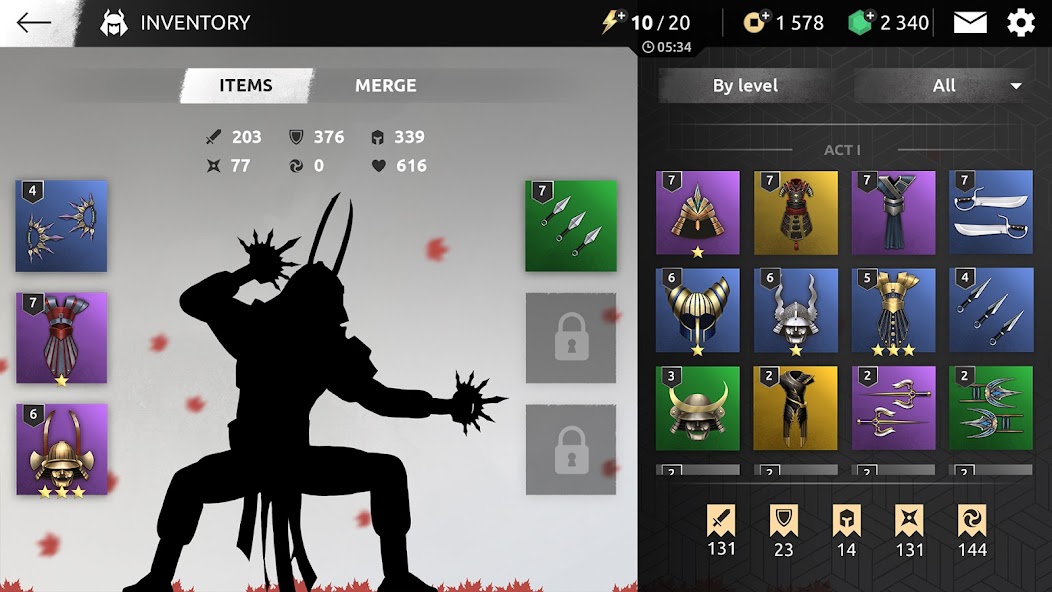Select the equipped spiked claws weapon slot
This screenshot has width=1052, height=592.
(61, 226)
